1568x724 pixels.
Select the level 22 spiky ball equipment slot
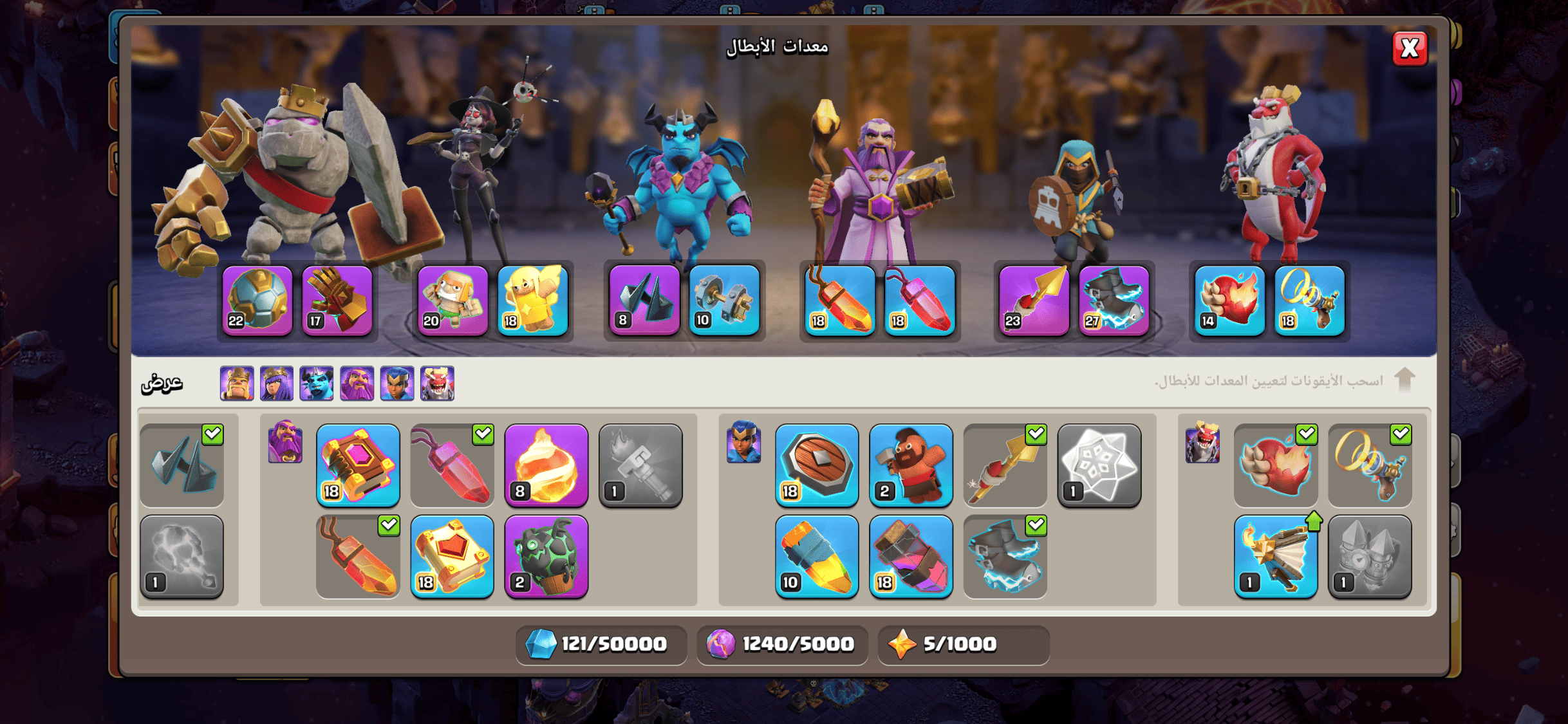pyautogui.click(x=257, y=300)
